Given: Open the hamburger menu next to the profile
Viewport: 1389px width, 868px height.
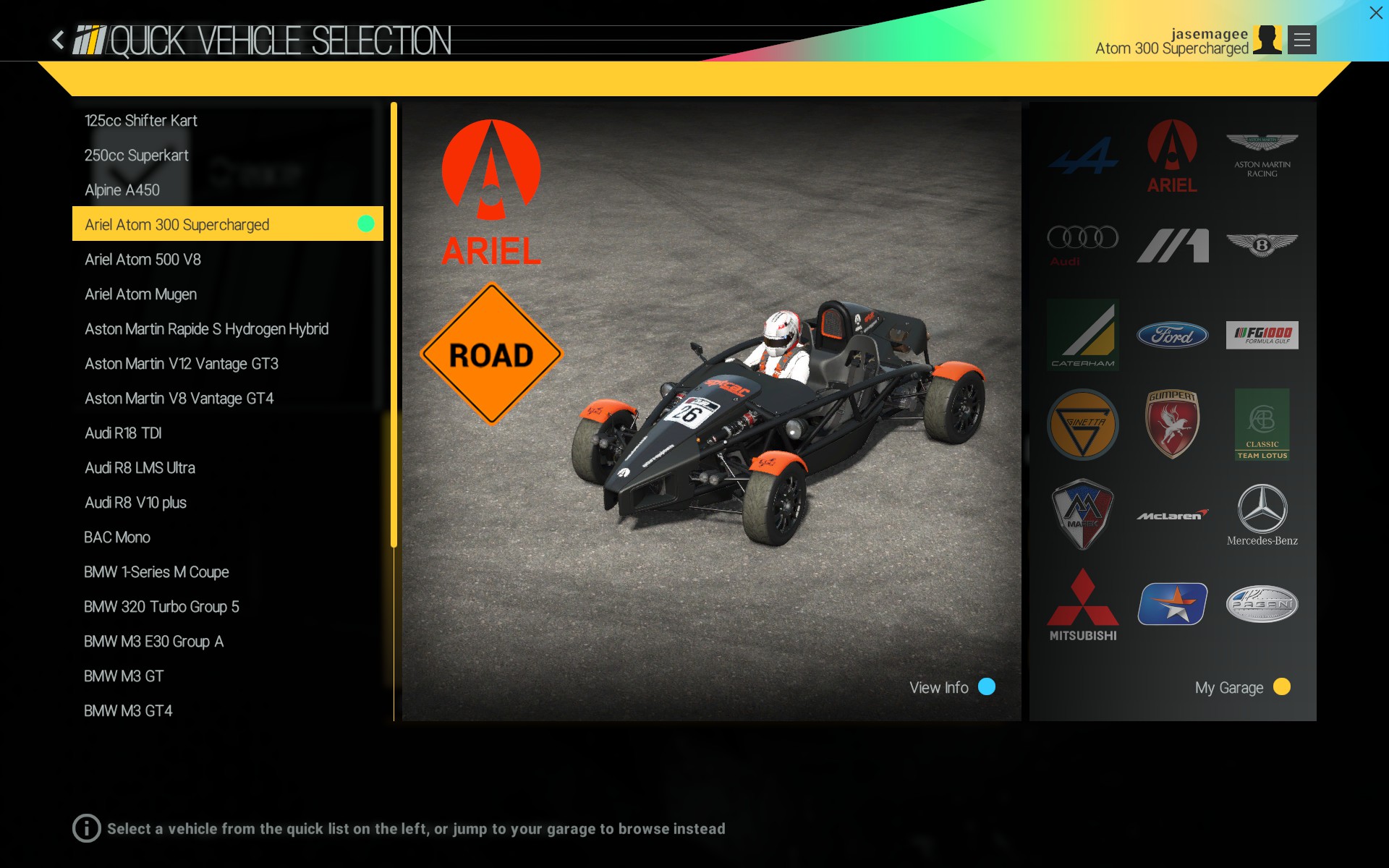Looking at the screenshot, I should [1301, 40].
